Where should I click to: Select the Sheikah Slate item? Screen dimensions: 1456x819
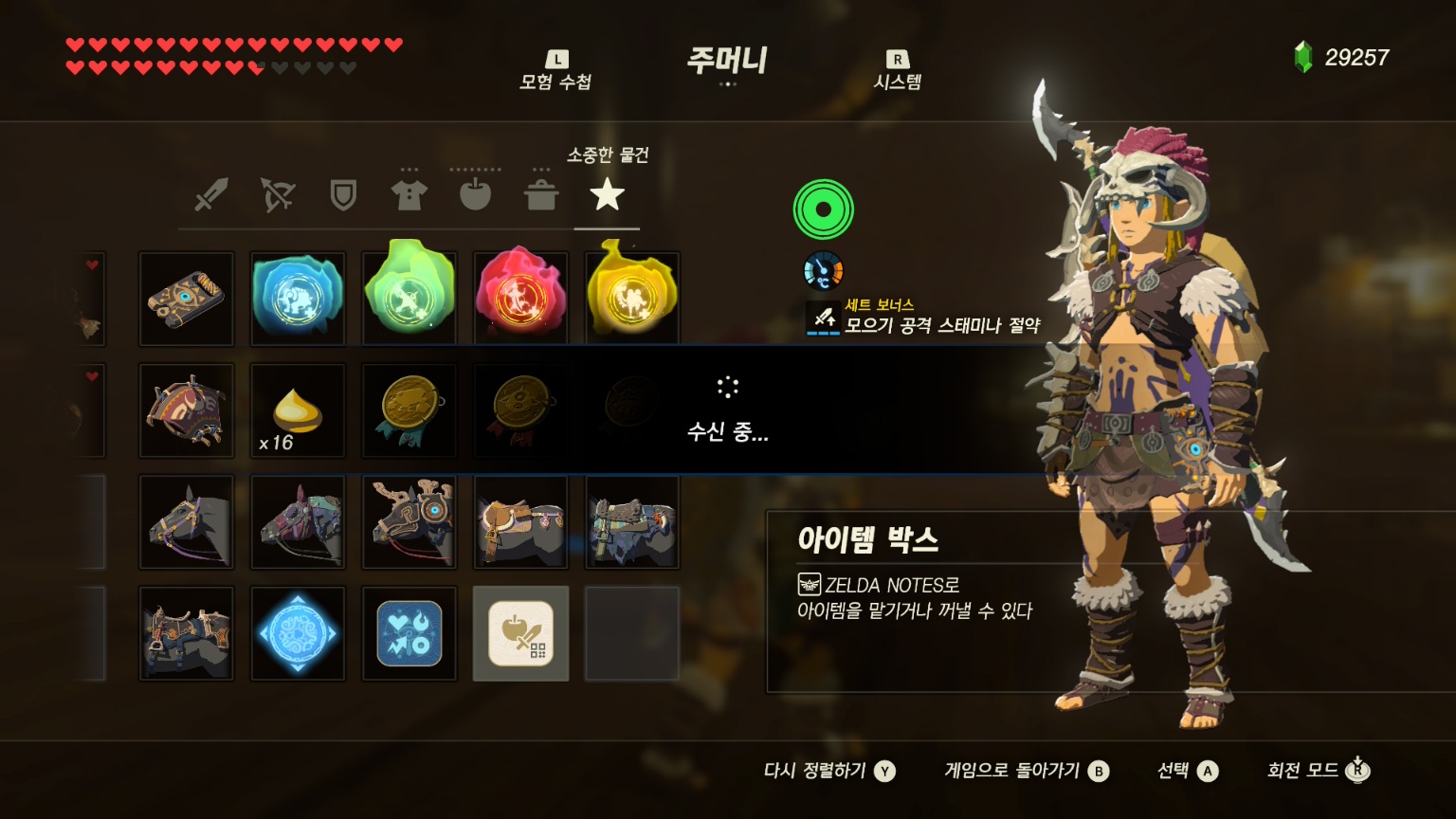[x=187, y=299]
